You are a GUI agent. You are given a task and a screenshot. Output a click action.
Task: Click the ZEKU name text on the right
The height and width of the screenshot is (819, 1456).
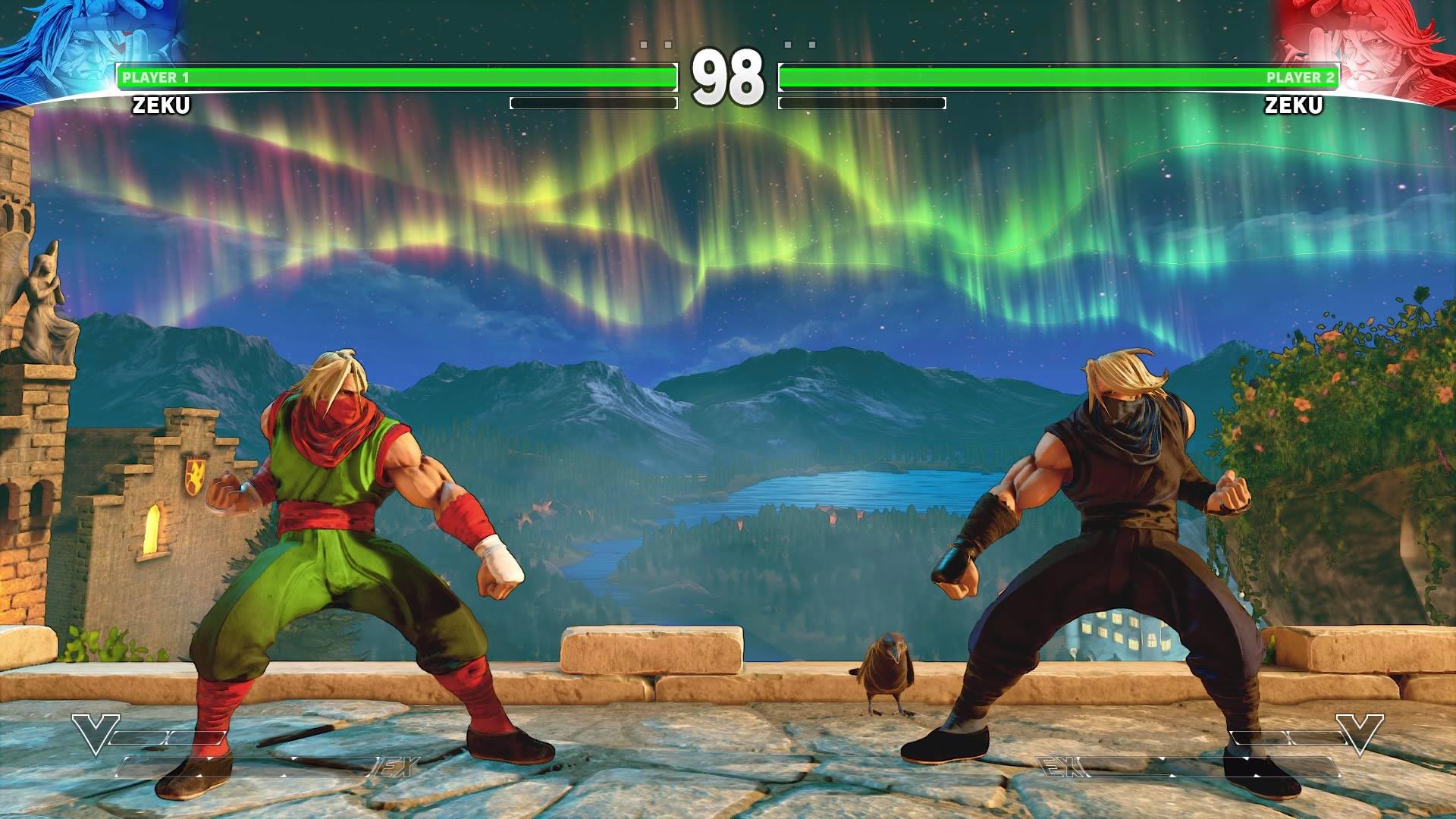click(1294, 106)
